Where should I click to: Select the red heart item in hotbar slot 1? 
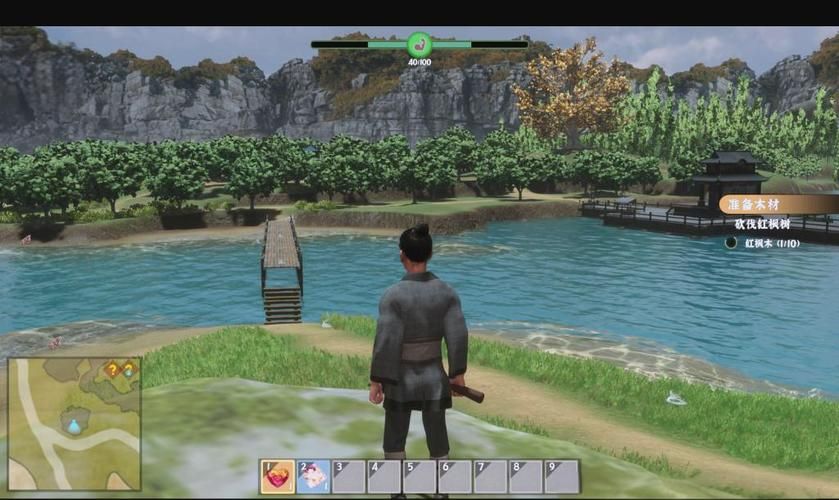tap(278, 477)
